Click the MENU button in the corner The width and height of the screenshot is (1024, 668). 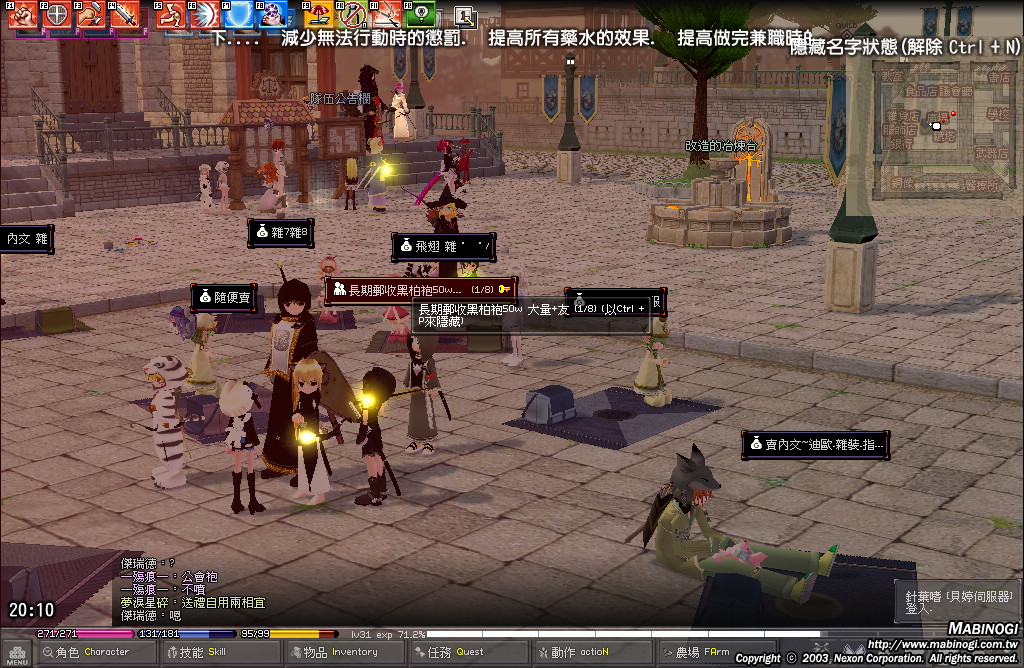(17, 653)
